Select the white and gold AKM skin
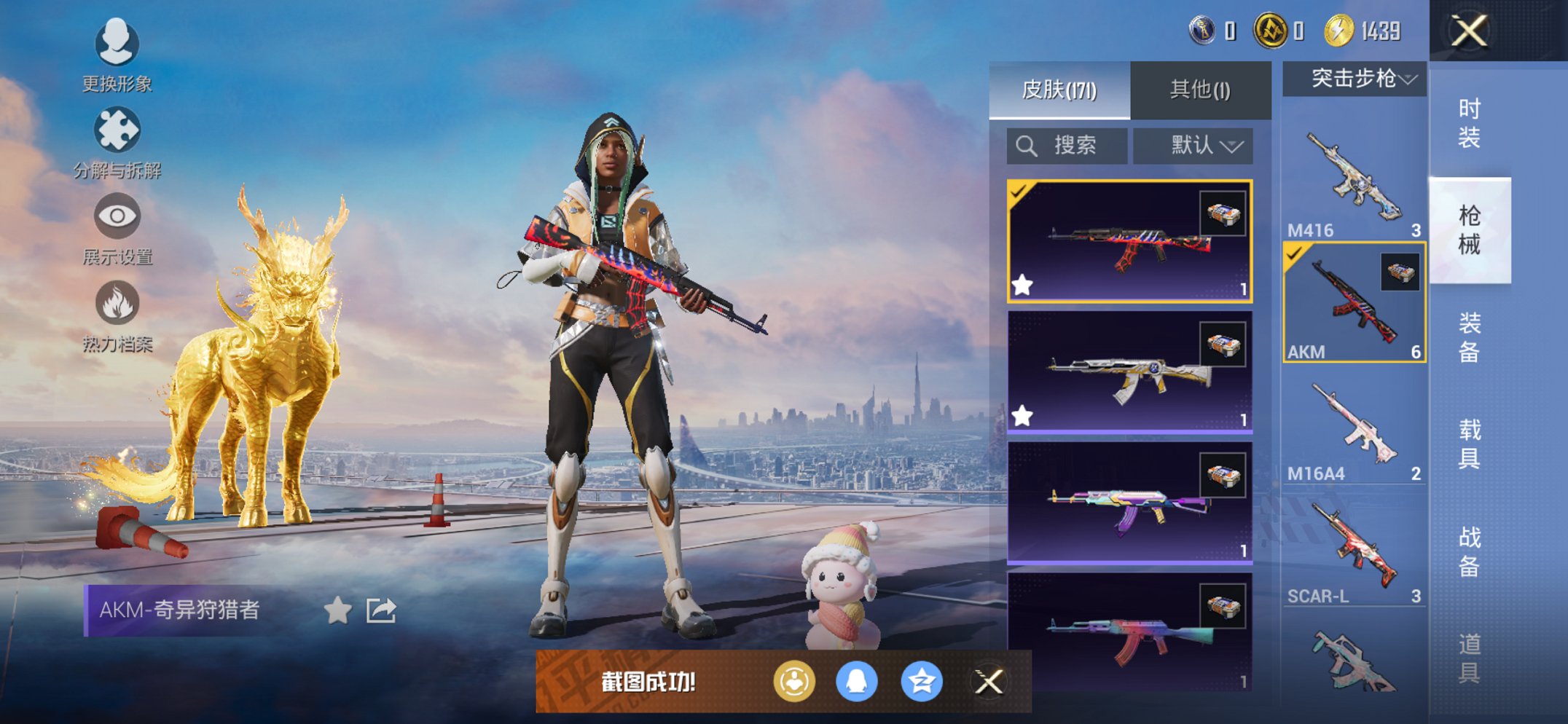The height and width of the screenshot is (724, 1568). pyautogui.click(x=1129, y=373)
